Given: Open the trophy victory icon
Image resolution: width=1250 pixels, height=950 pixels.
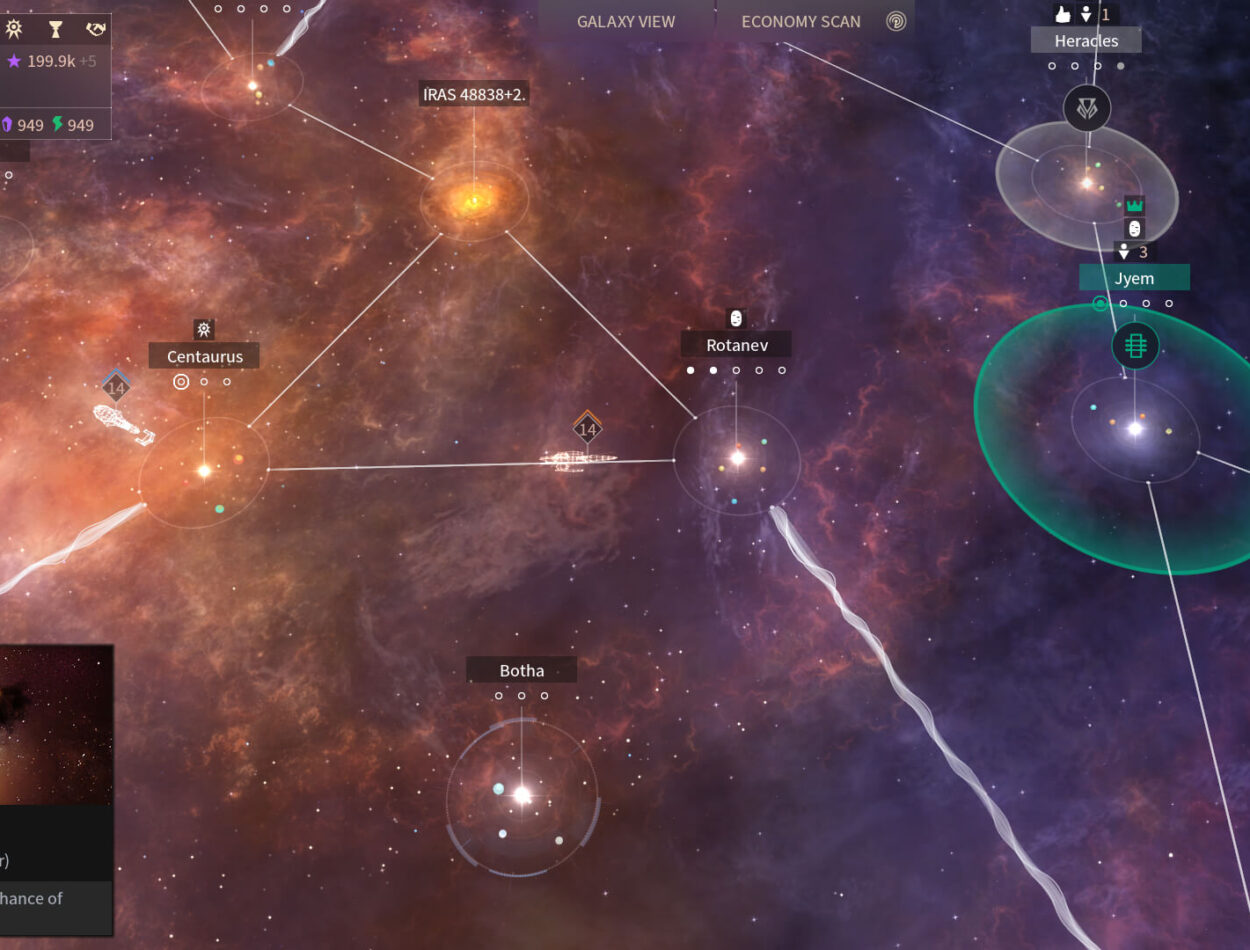Looking at the screenshot, I should [x=56, y=30].
